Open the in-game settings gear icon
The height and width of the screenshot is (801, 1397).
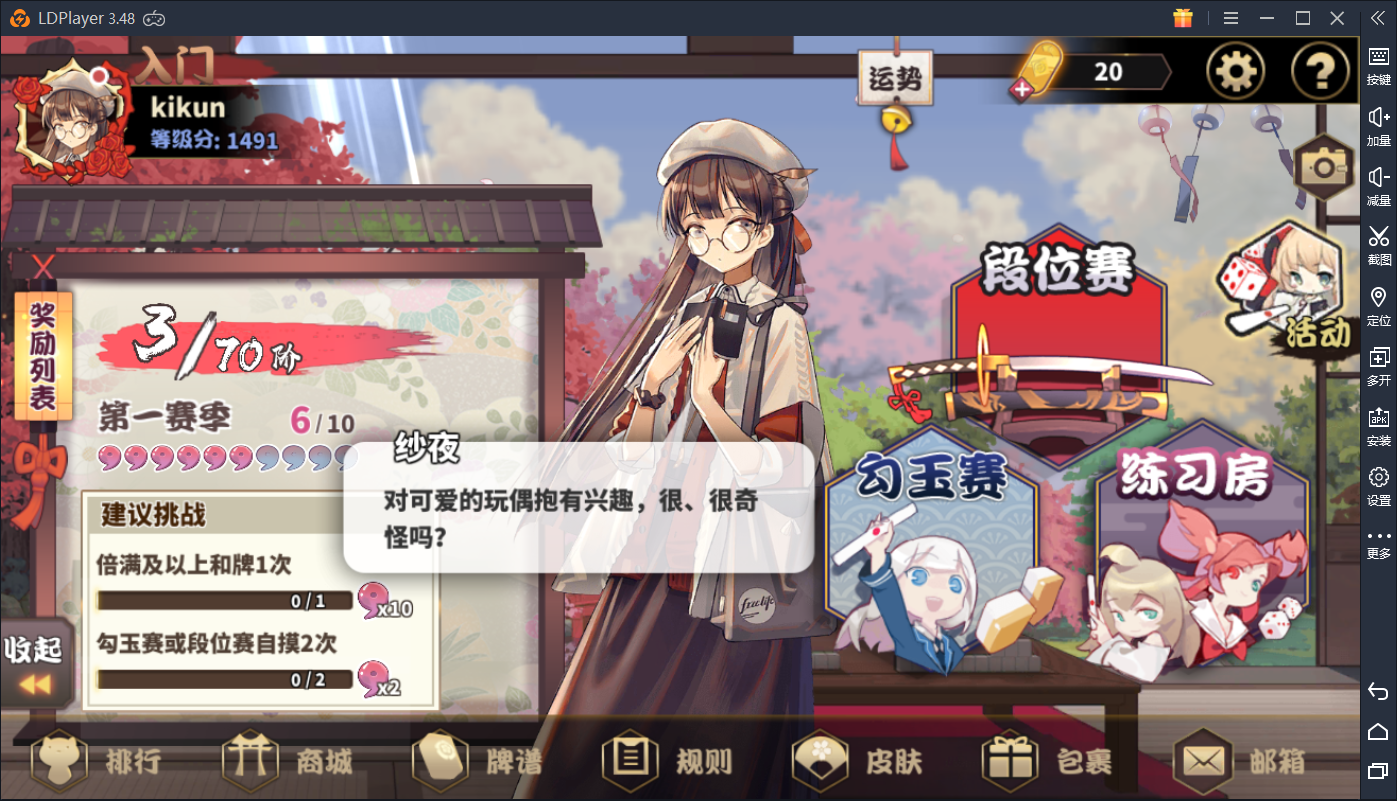1235,71
